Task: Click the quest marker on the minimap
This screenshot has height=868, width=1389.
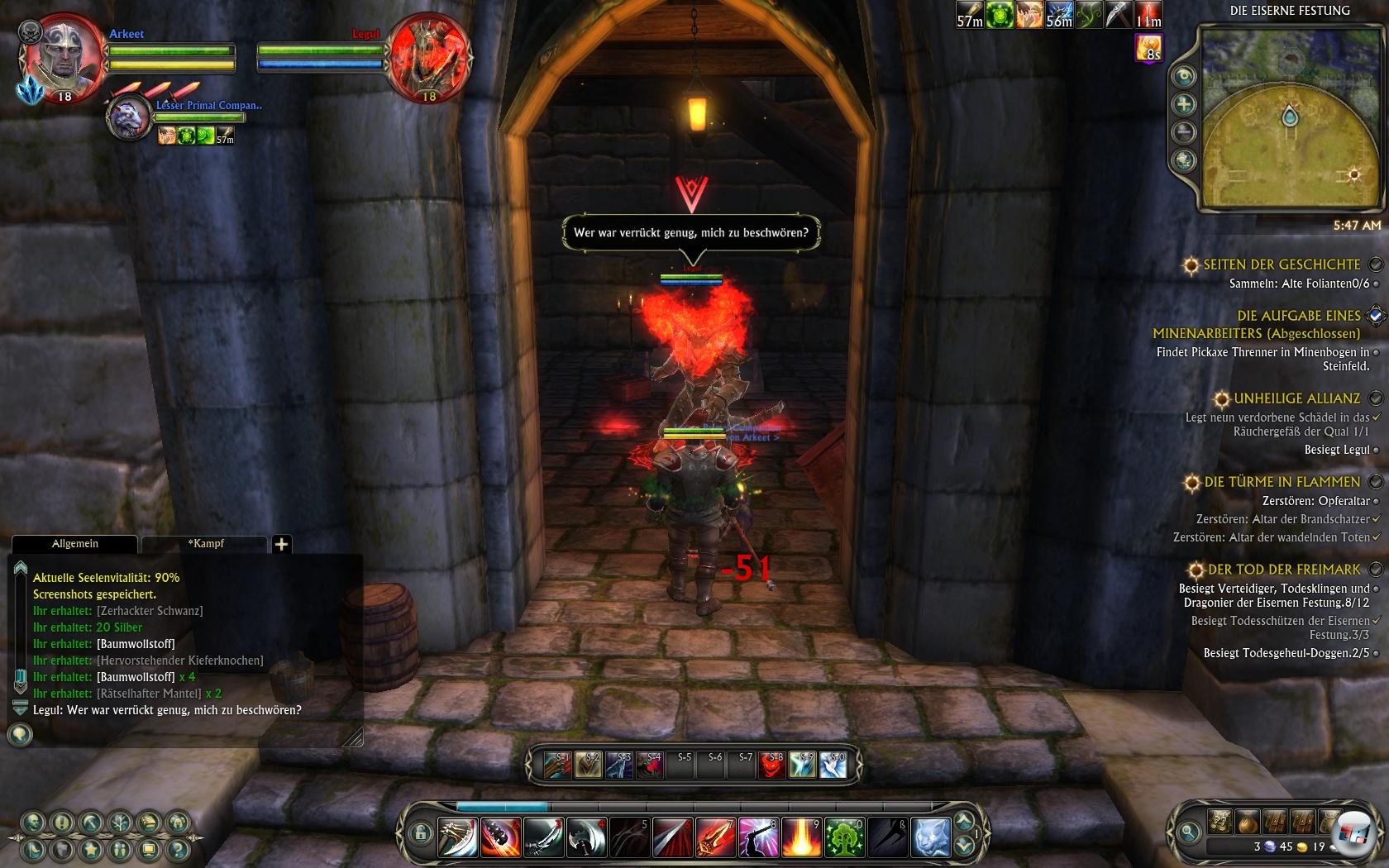Action: coord(1353,175)
